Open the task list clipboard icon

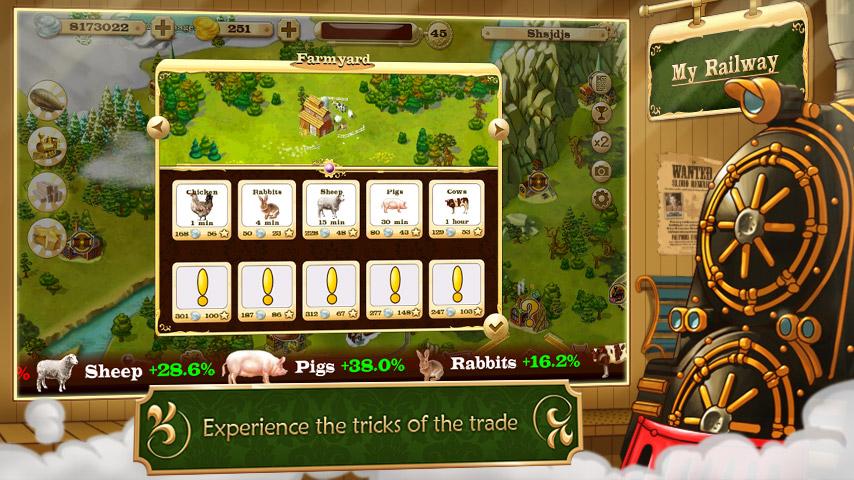(601, 84)
